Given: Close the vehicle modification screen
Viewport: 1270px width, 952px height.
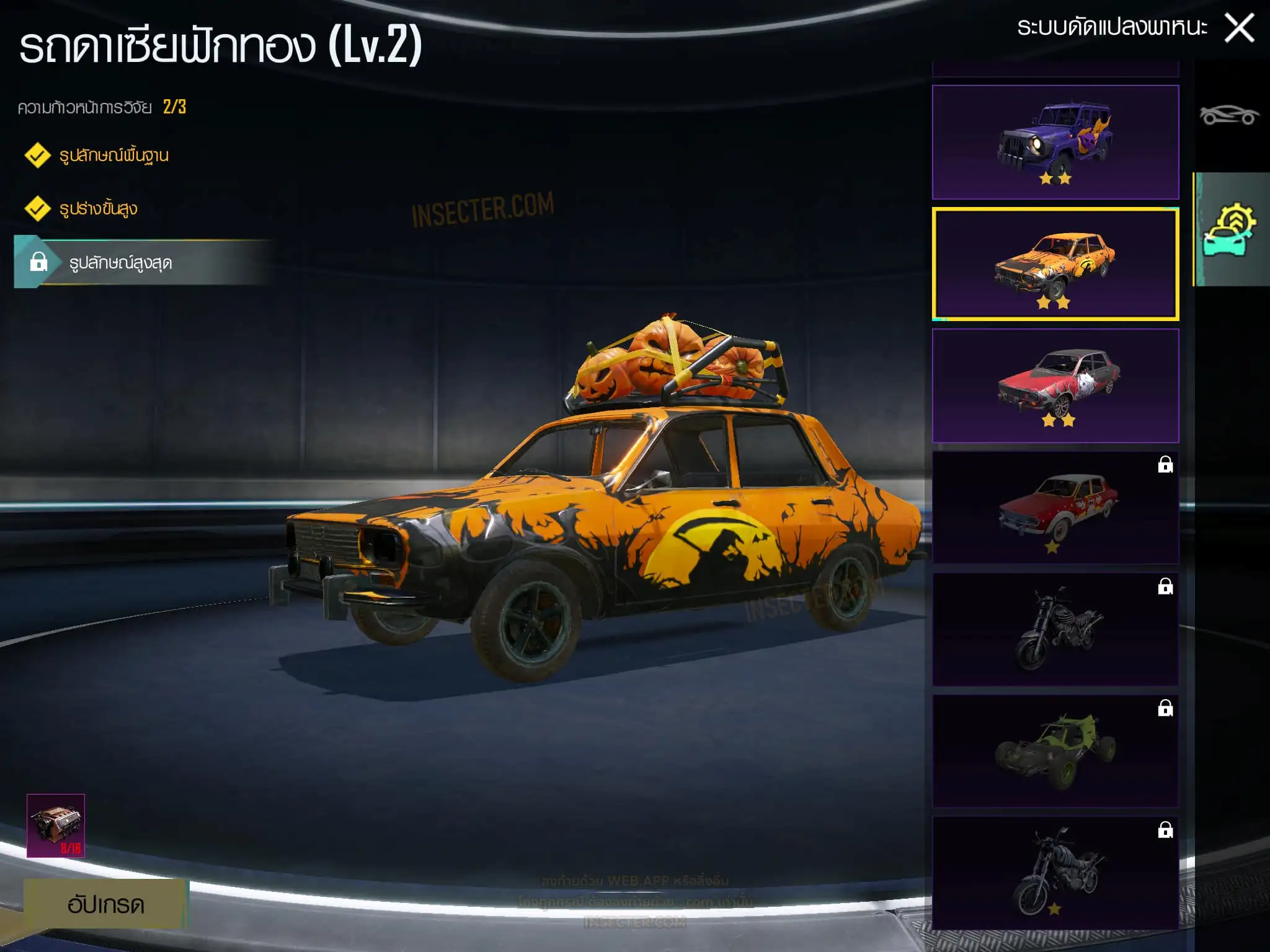Looking at the screenshot, I should click(x=1239, y=29).
